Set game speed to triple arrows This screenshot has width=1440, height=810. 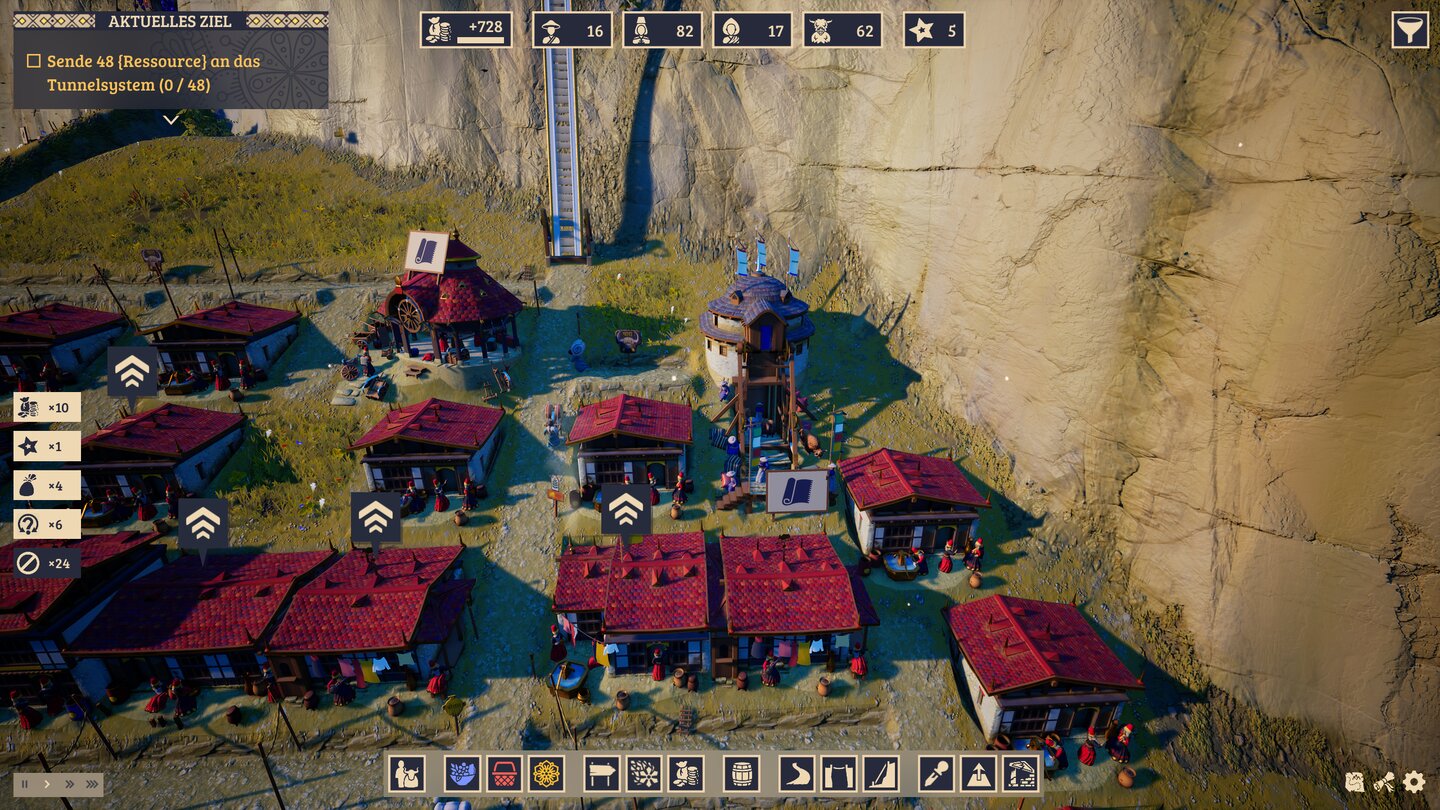click(x=91, y=784)
